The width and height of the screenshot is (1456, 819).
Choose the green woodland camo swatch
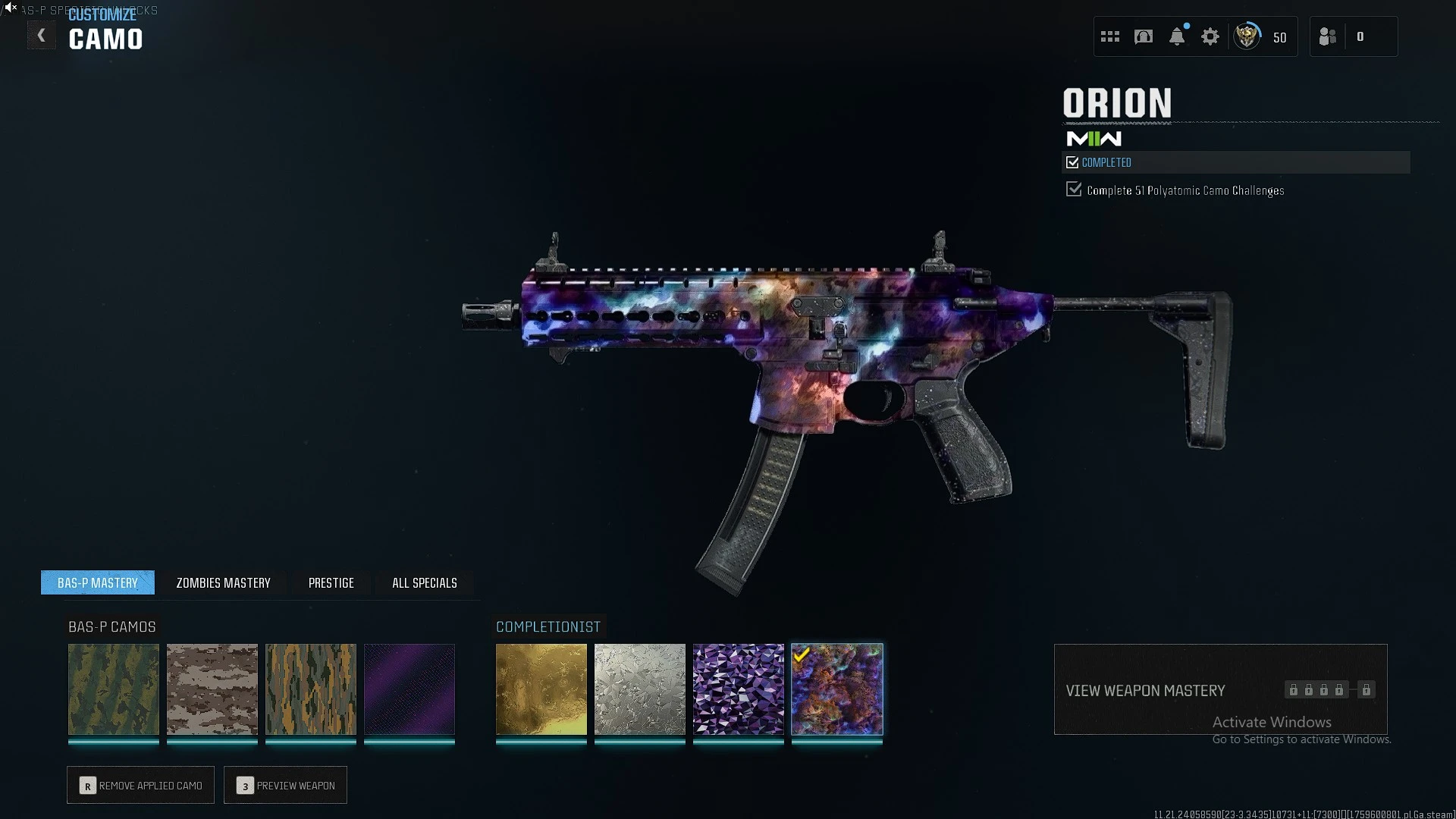[x=114, y=689]
